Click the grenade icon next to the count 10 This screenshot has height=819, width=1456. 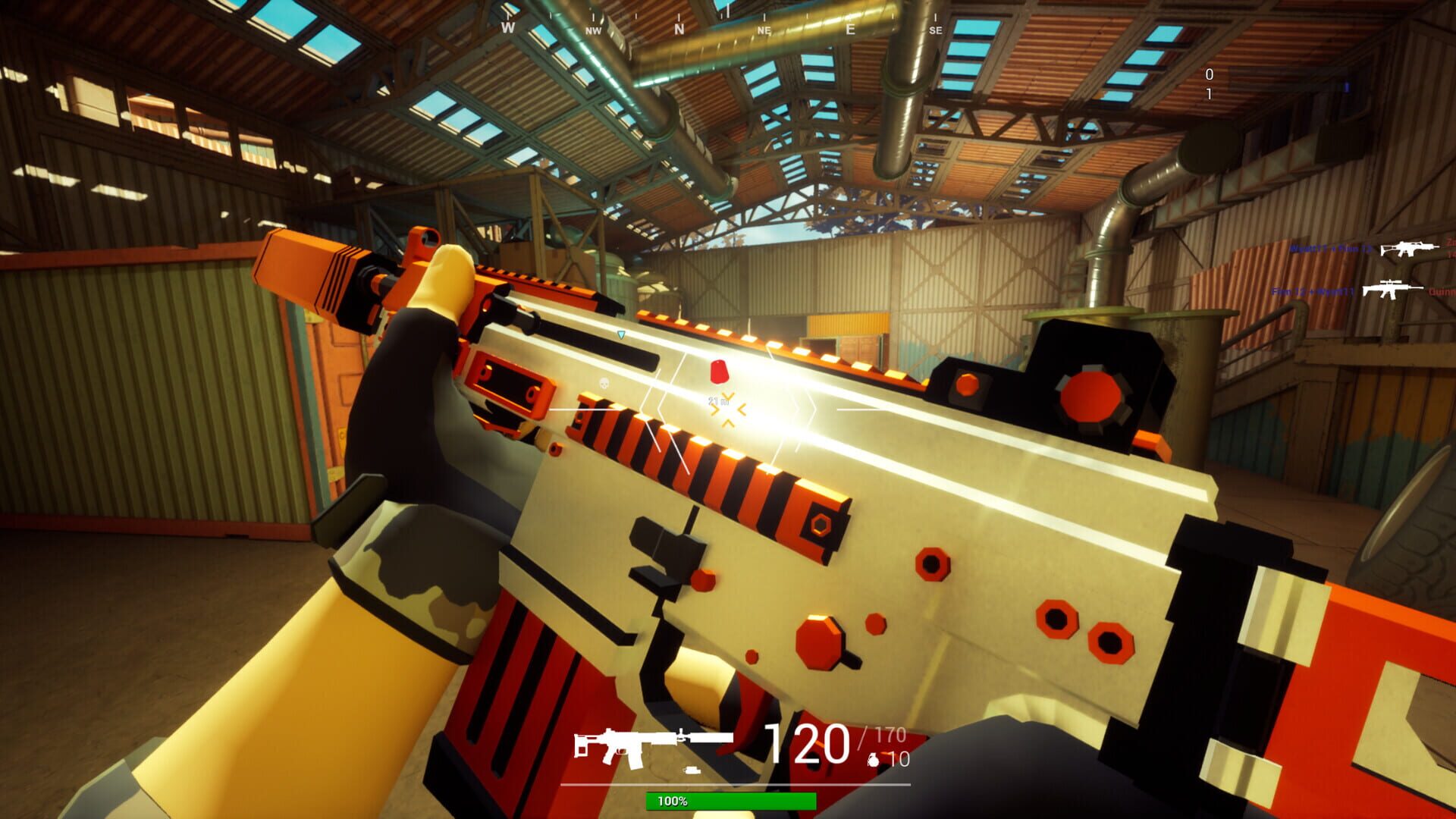tap(874, 760)
